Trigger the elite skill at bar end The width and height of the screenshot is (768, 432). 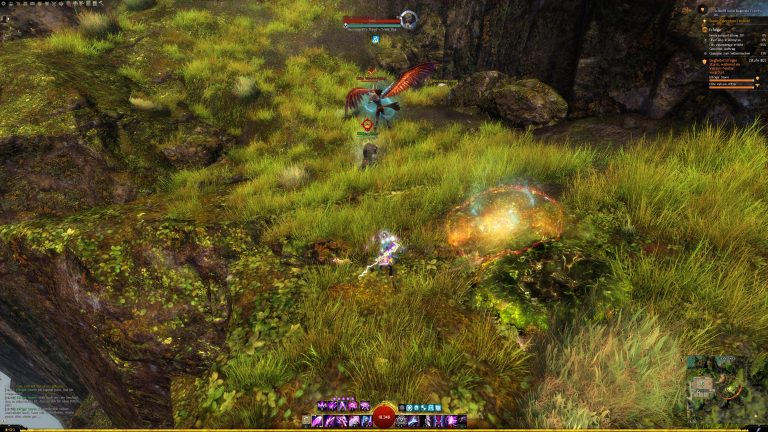461,422
